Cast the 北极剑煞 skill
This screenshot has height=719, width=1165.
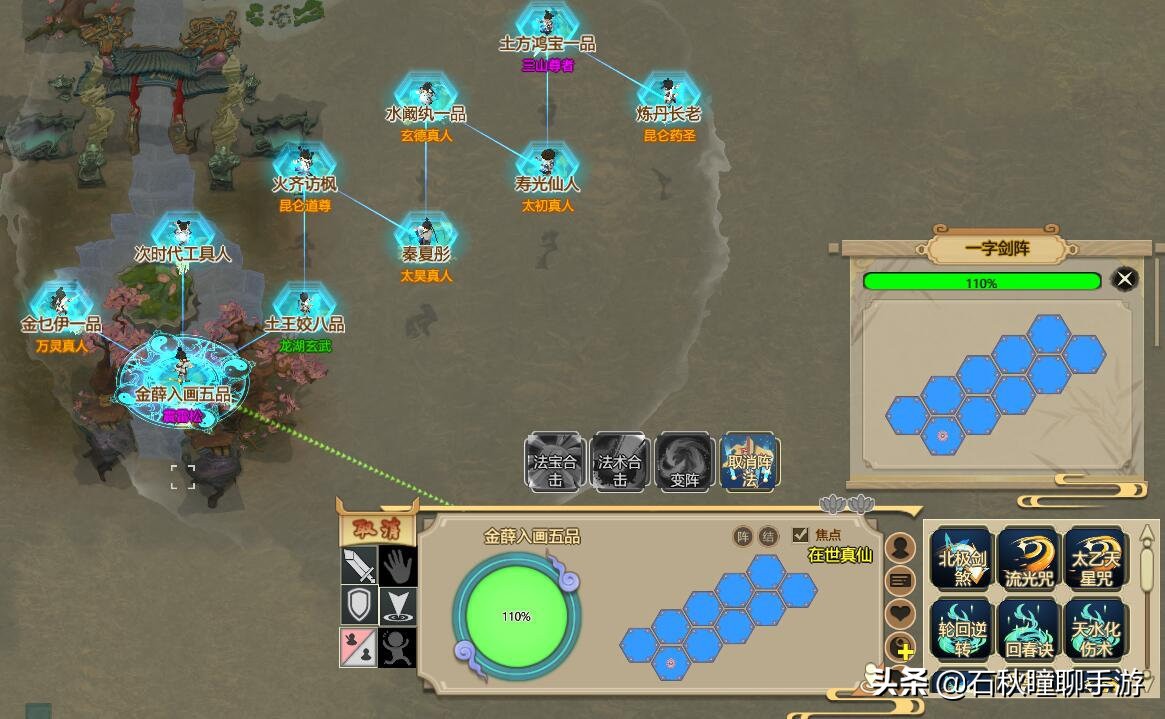pyautogui.click(x=962, y=558)
